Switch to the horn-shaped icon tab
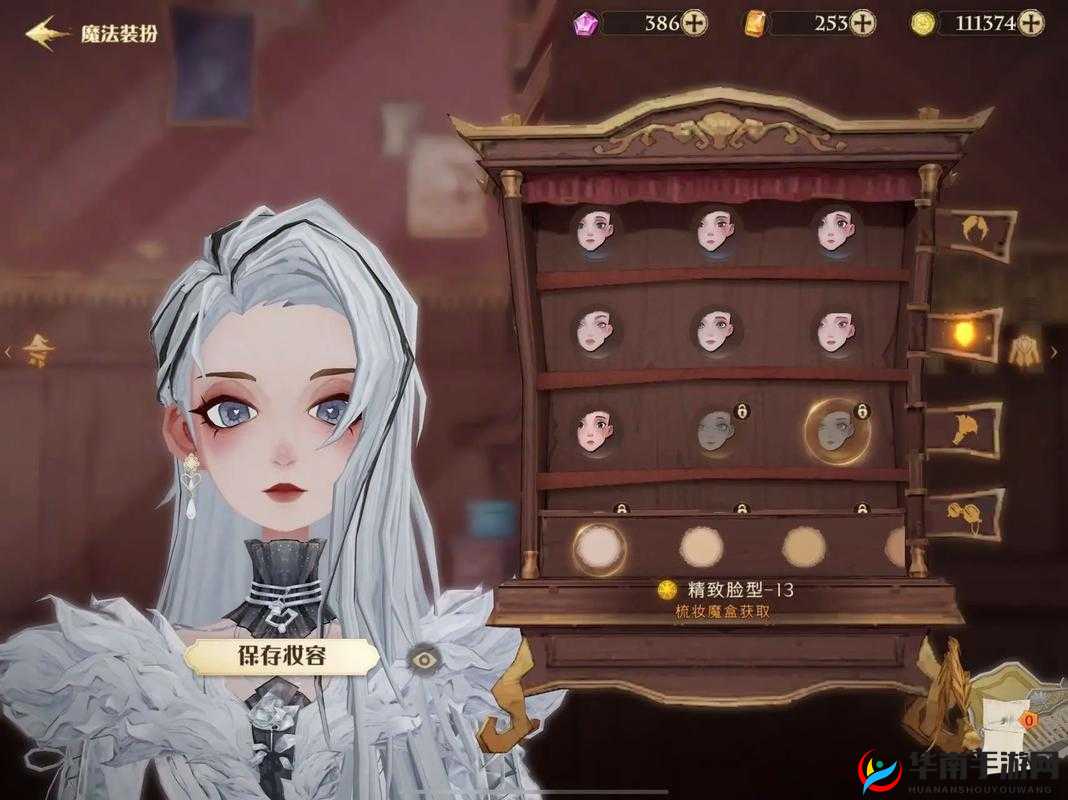Image resolution: width=1068 pixels, height=800 pixels. click(964, 428)
